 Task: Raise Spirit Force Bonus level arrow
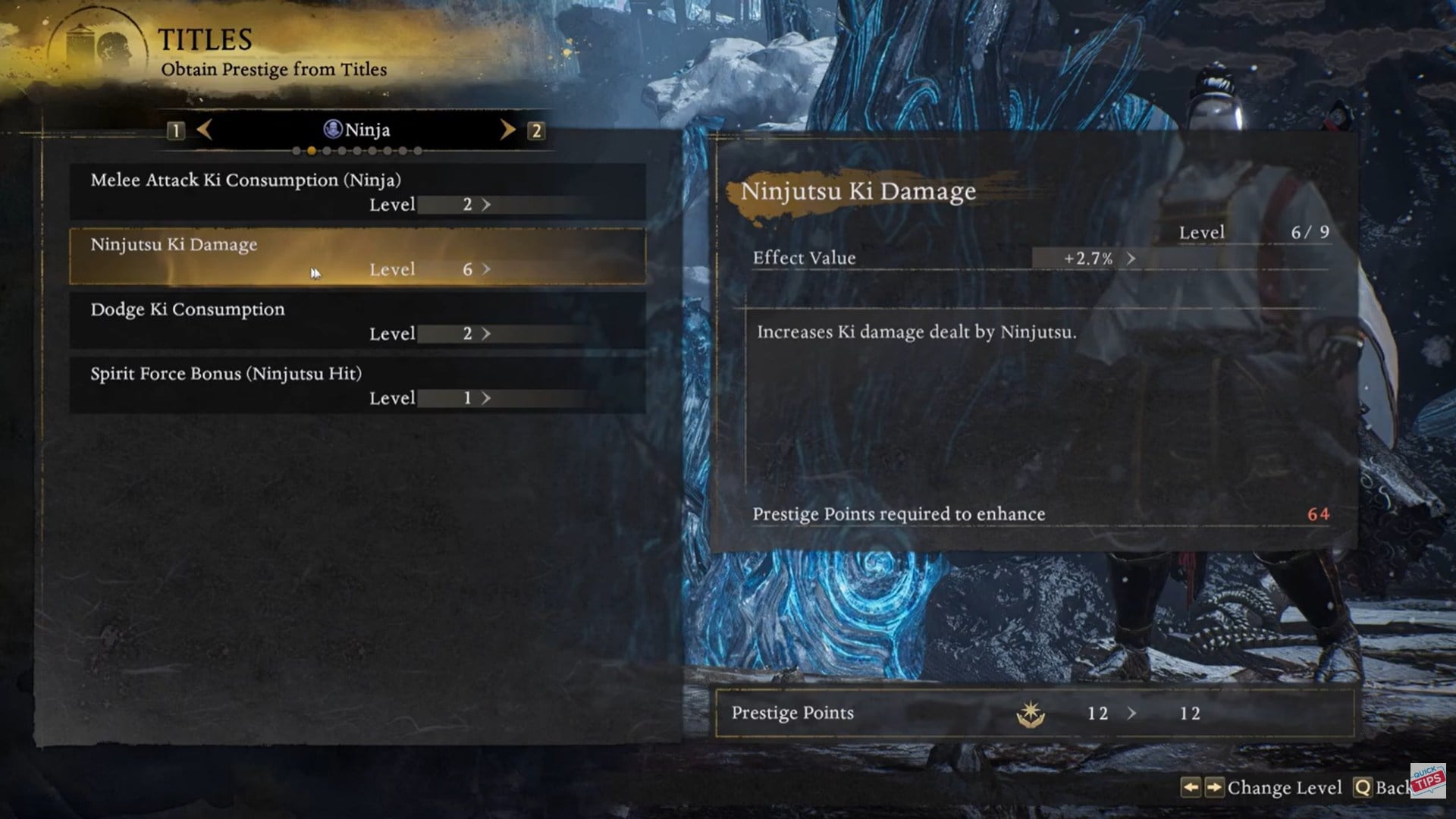486,398
